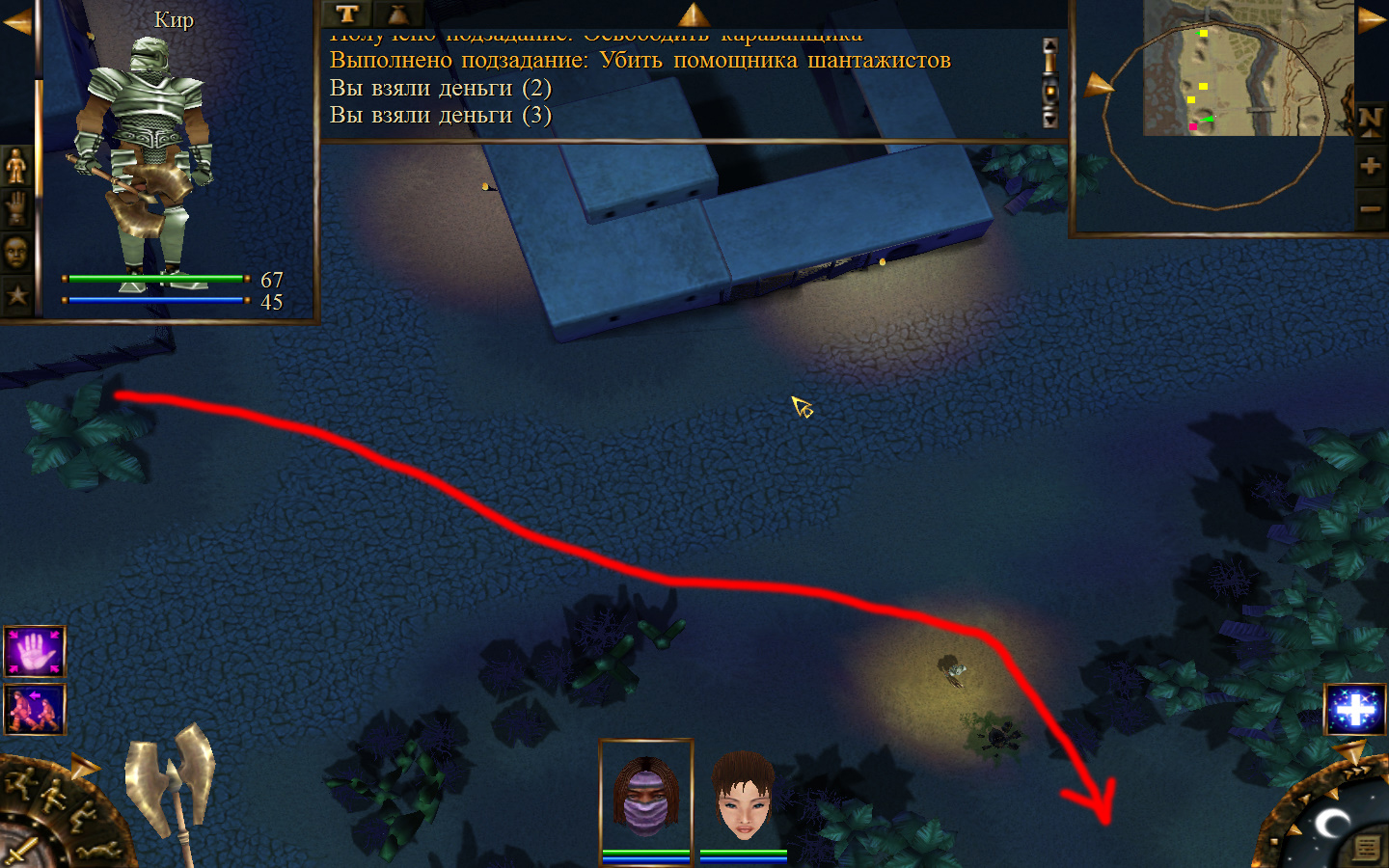The height and width of the screenshot is (868, 1389).
Task: Cast the blue sparkle cross spell
Action: [1355, 711]
